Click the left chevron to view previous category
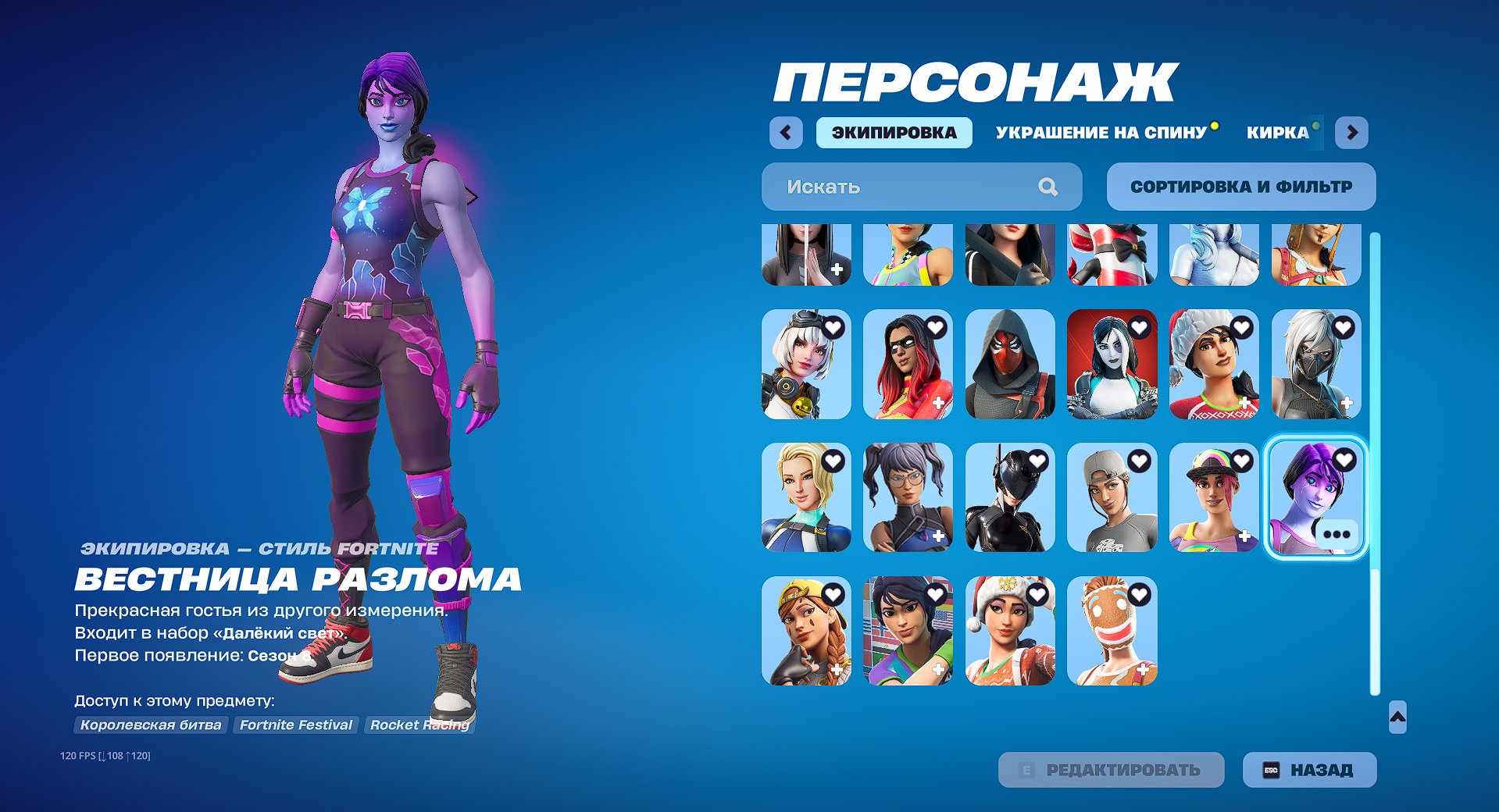Image resolution: width=1499 pixels, height=812 pixels. pos(786,133)
